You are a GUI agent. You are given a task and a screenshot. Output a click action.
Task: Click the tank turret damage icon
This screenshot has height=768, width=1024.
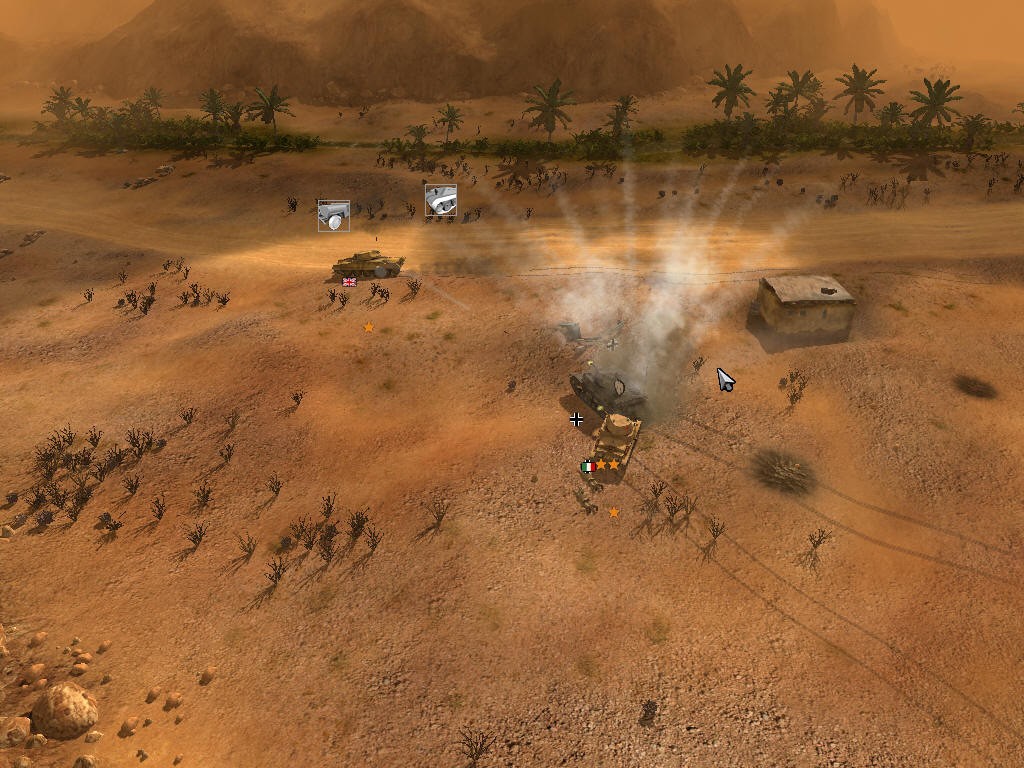pyautogui.click(x=334, y=215)
